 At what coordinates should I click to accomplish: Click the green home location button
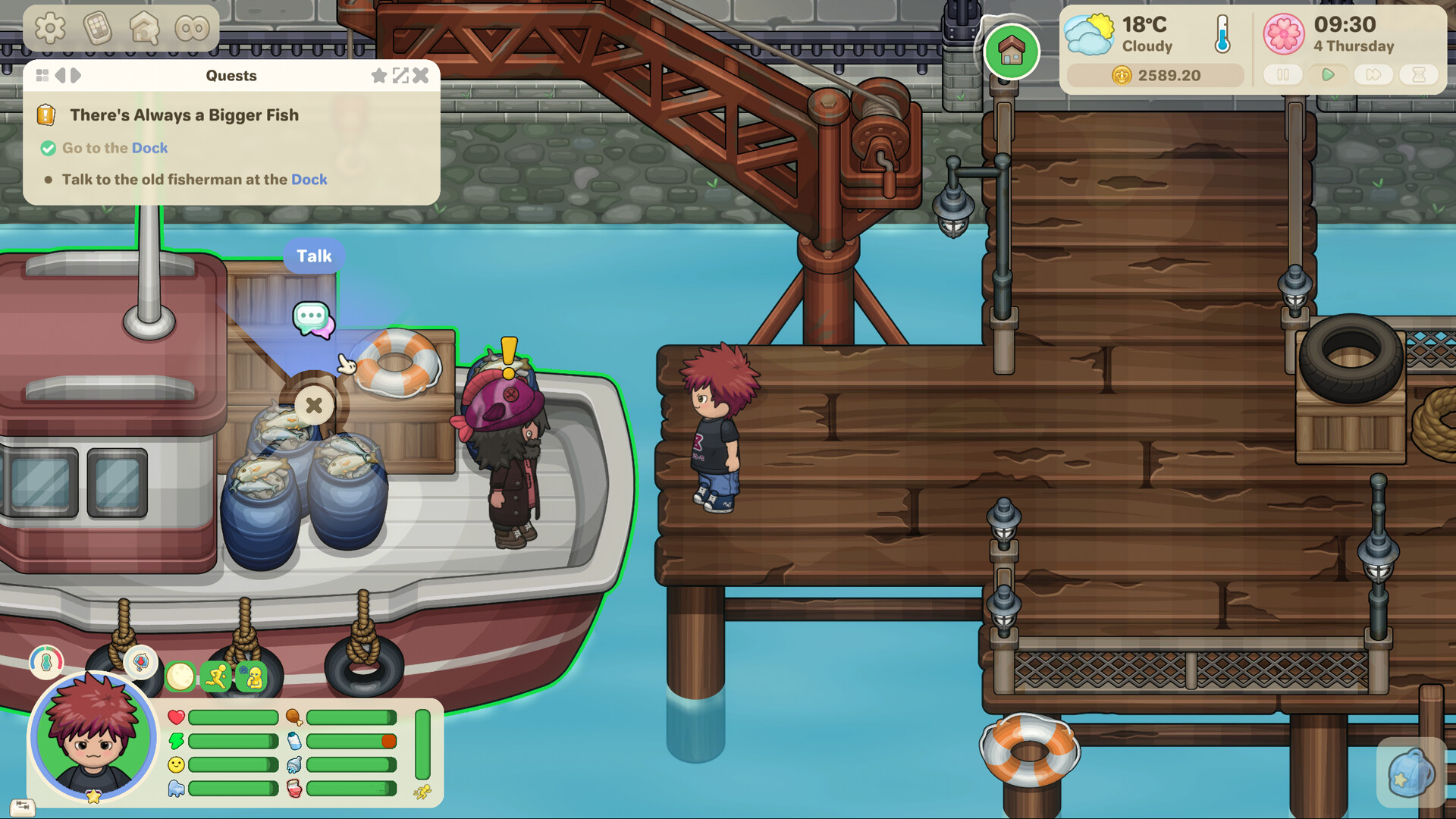[x=1011, y=52]
